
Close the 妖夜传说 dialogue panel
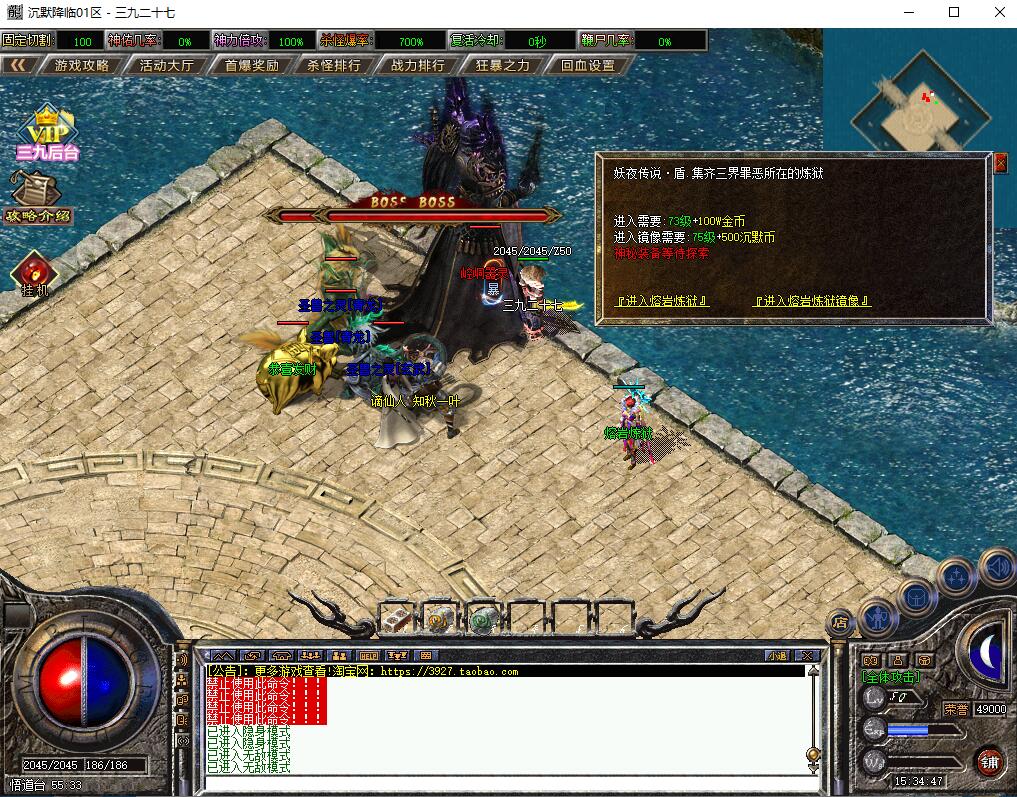(x=1000, y=163)
